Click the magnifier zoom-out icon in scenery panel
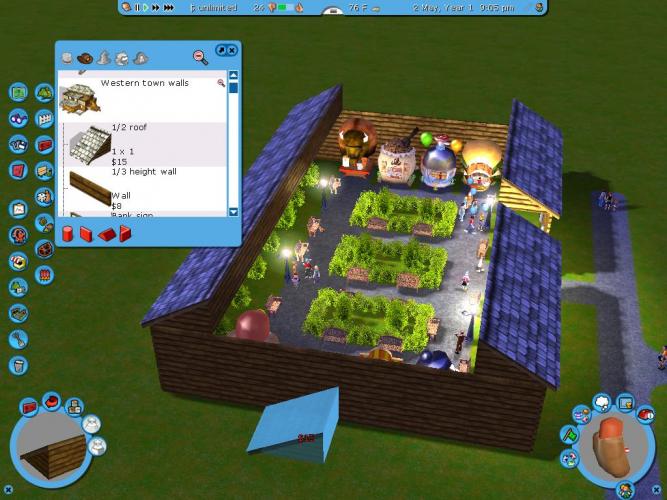667x500 pixels. point(200,57)
